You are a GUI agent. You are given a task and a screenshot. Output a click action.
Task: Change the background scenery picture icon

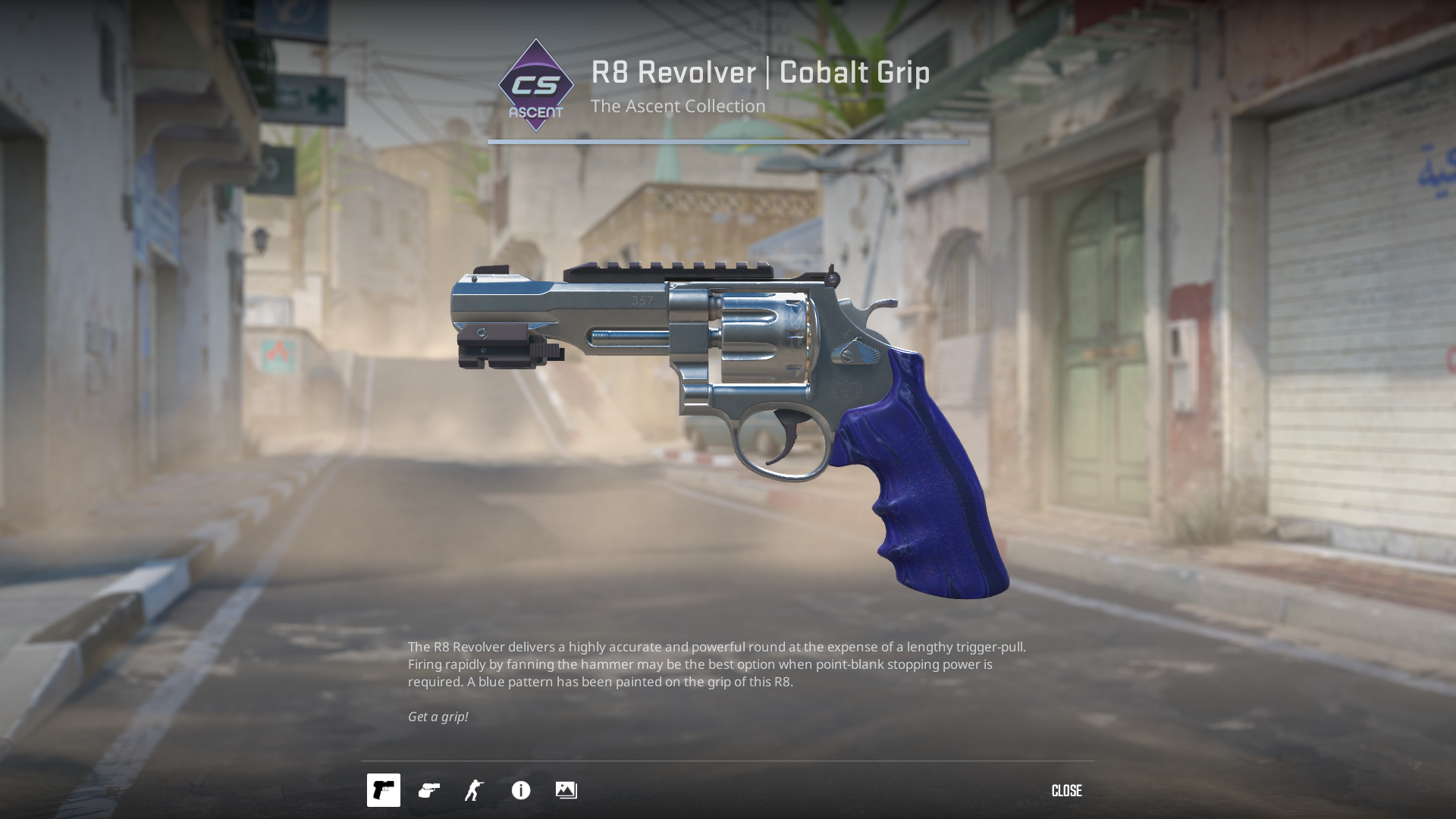point(566,790)
